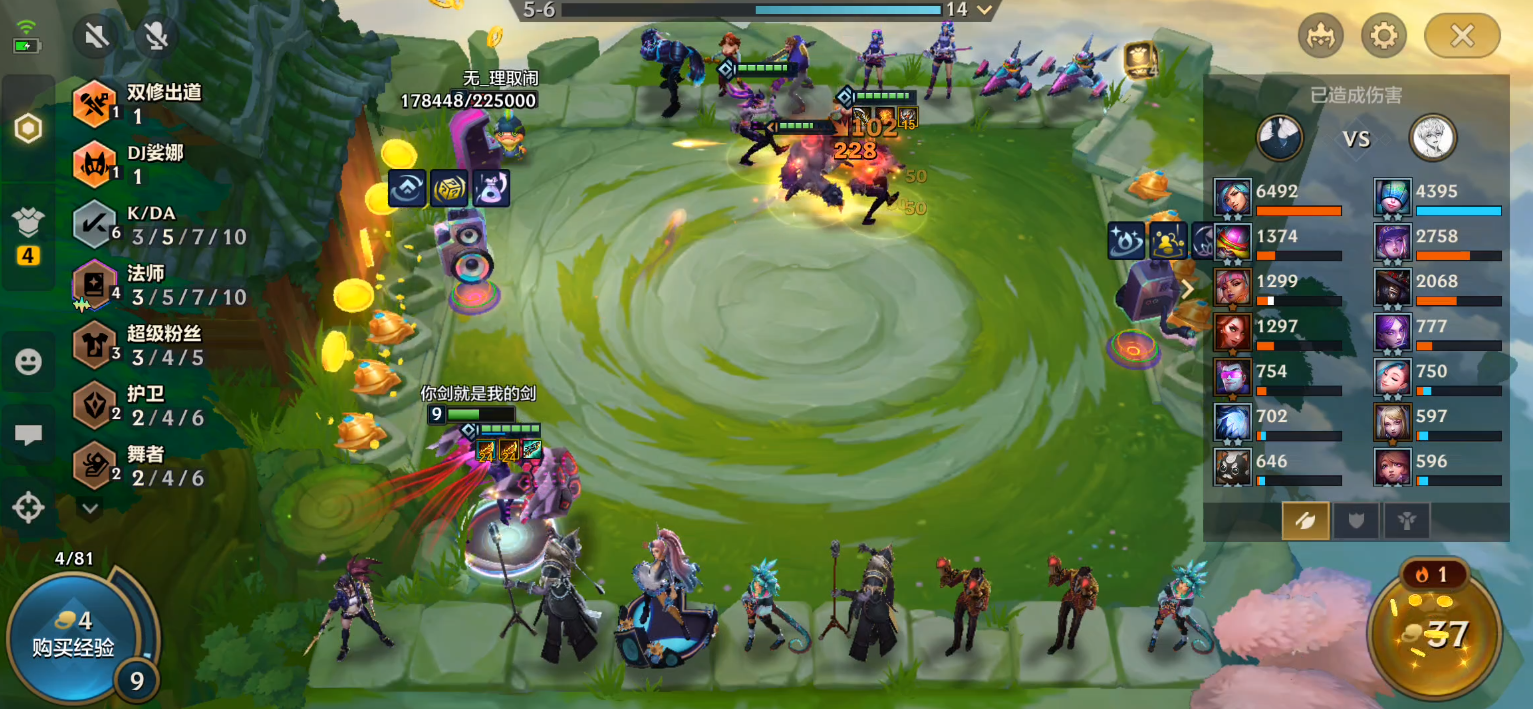Switch to the shield tab in damage panel
This screenshot has height=709, width=1533.
coord(1356,521)
